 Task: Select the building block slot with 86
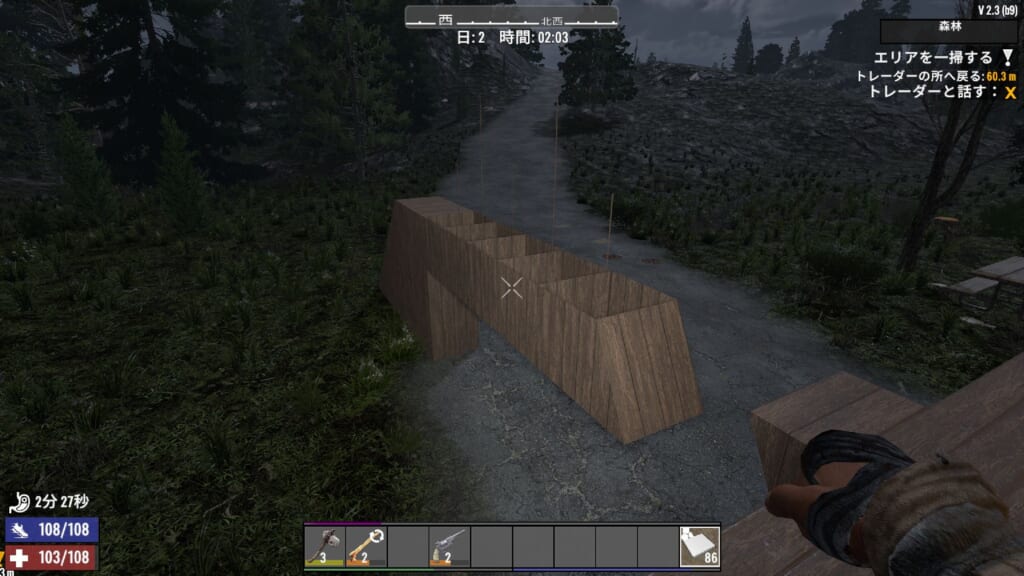point(700,547)
